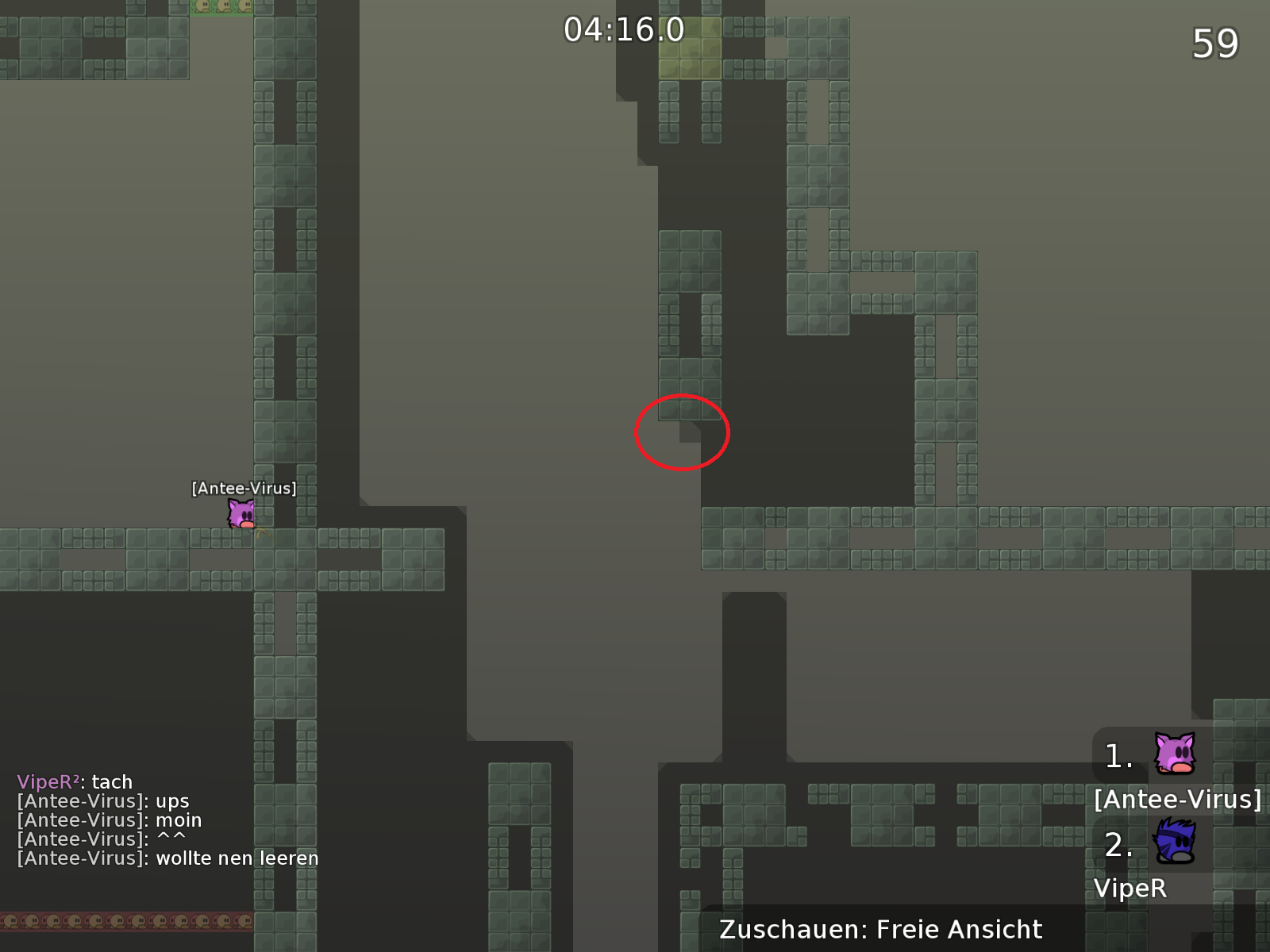Open the Freie Ansicht spectator mode selector
Screen dimensions: 1270x952
(958, 929)
